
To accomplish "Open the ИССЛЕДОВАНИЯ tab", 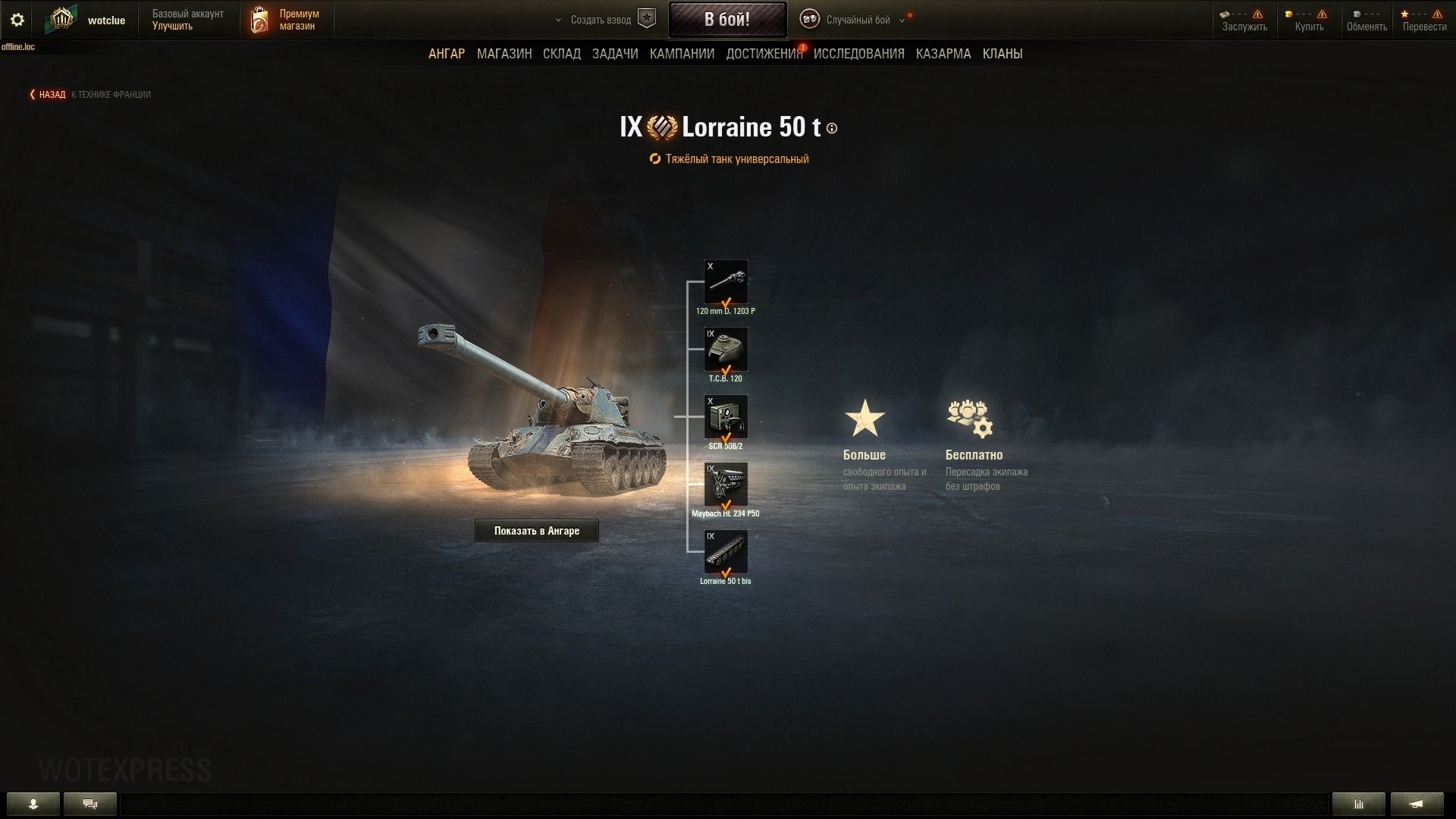I will pos(858,54).
